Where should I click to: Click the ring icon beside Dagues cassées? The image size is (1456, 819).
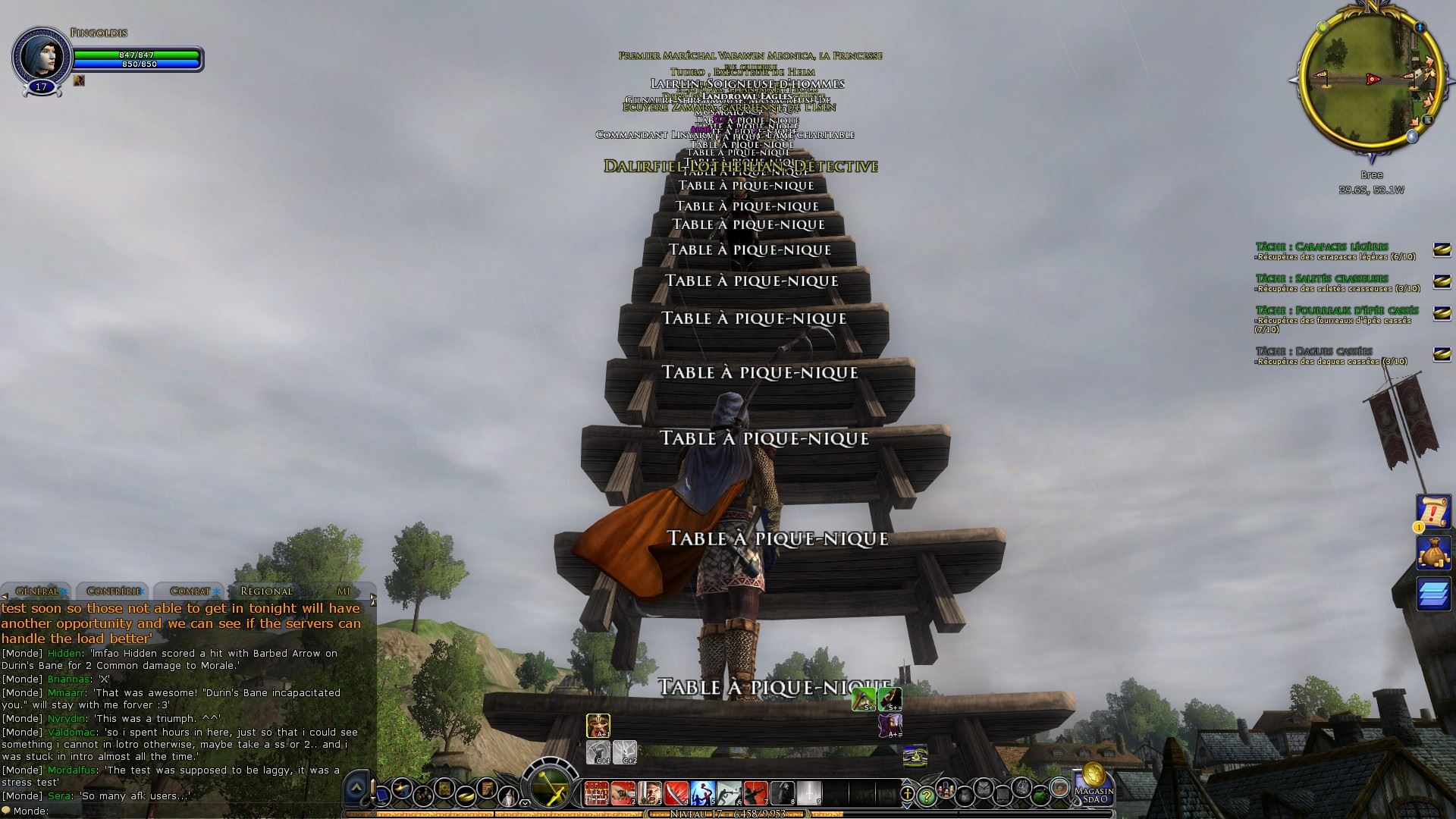click(x=1442, y=354)
